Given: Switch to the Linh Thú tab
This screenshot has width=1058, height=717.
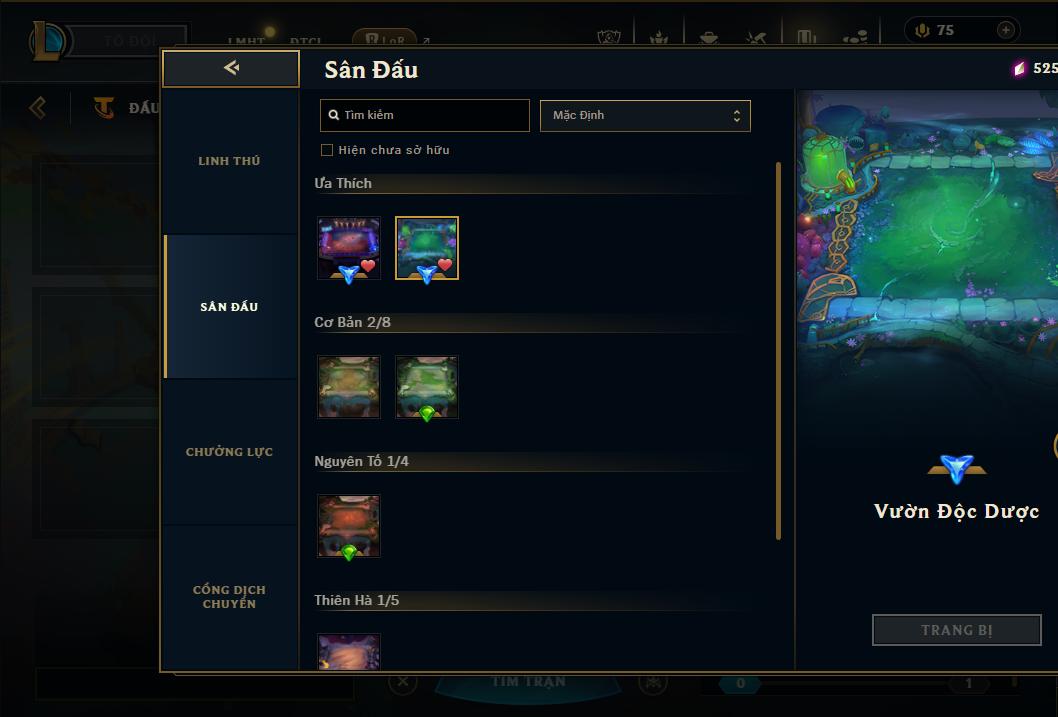Looking at the screenshot, I should click(229, 161).
